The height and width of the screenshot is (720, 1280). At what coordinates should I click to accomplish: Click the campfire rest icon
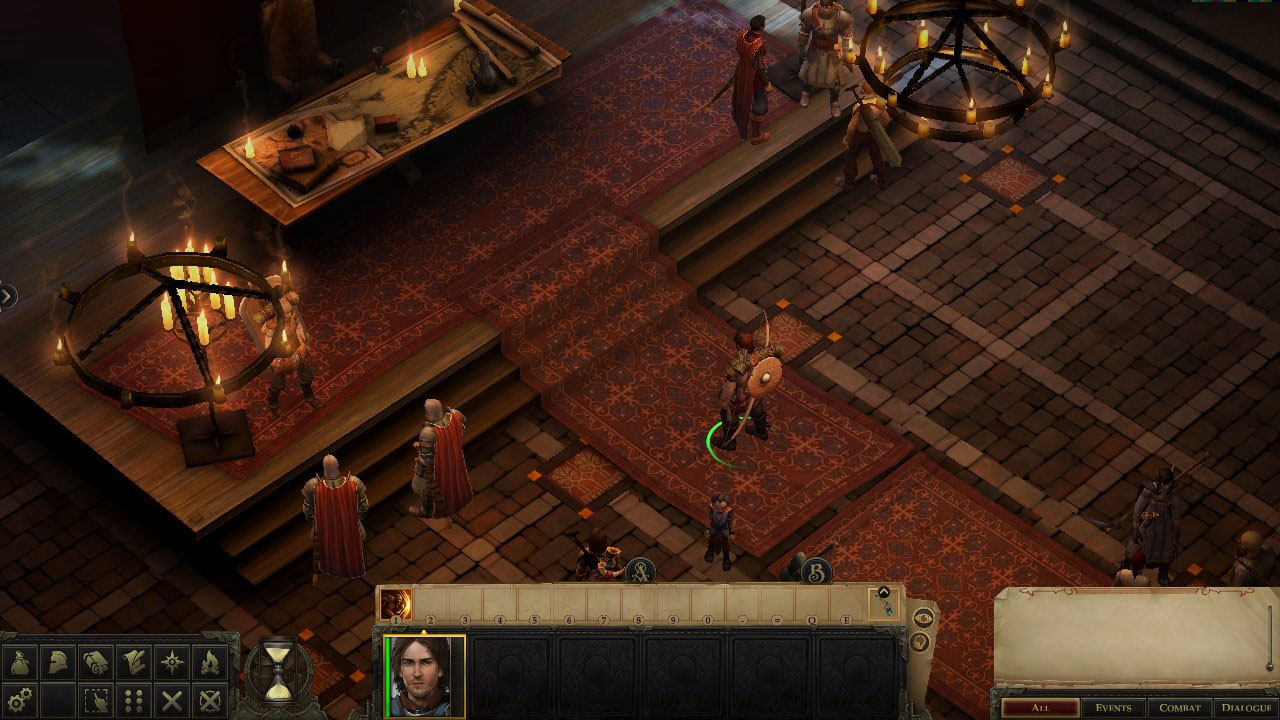[209, 662]
